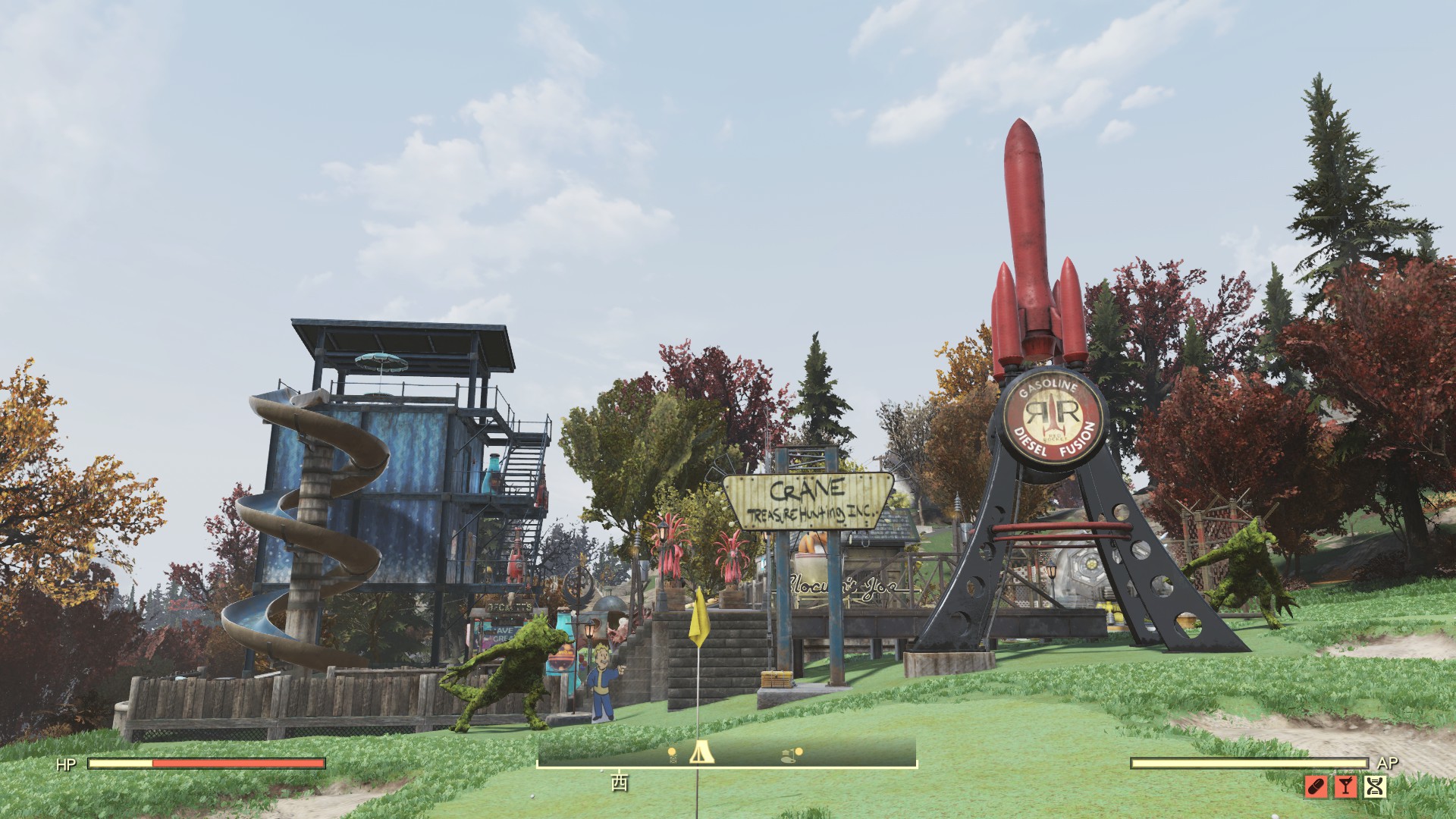1456x819 pixels.
Task: Select the martini glass alcohol status icon
Action: click(1346, 787)
